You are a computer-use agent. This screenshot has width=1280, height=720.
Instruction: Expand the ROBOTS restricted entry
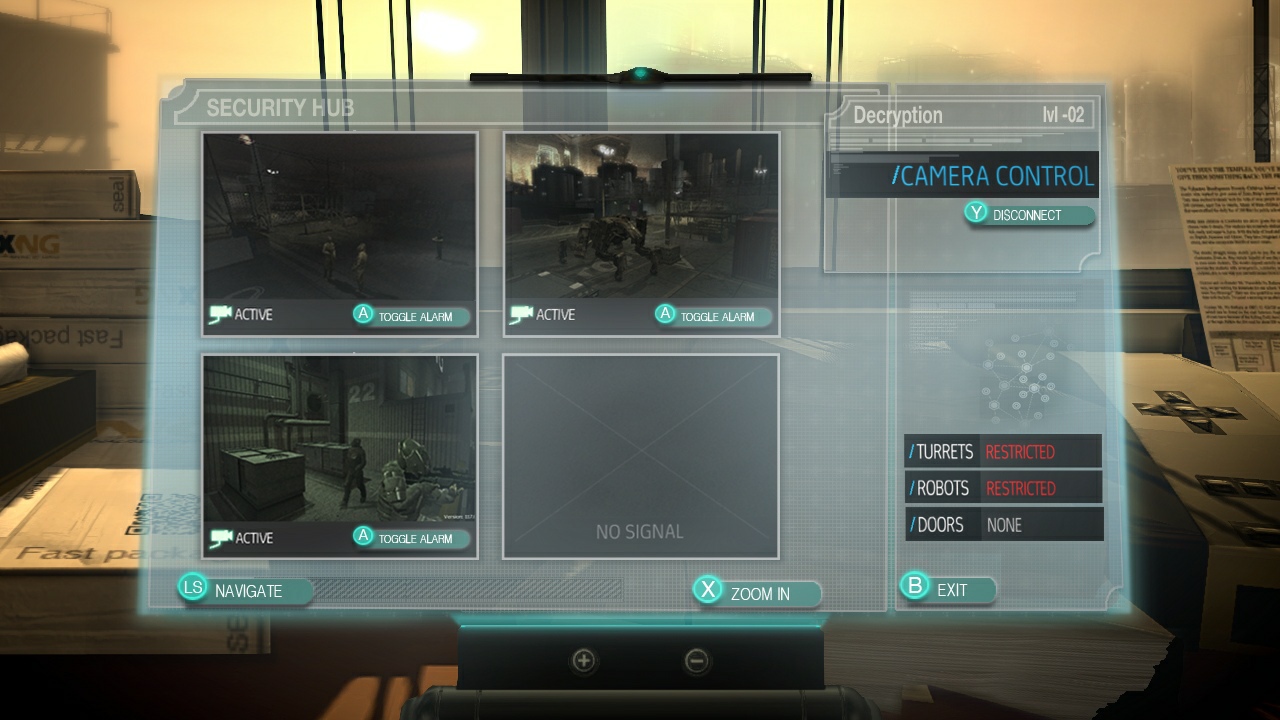coord(1003,488)
